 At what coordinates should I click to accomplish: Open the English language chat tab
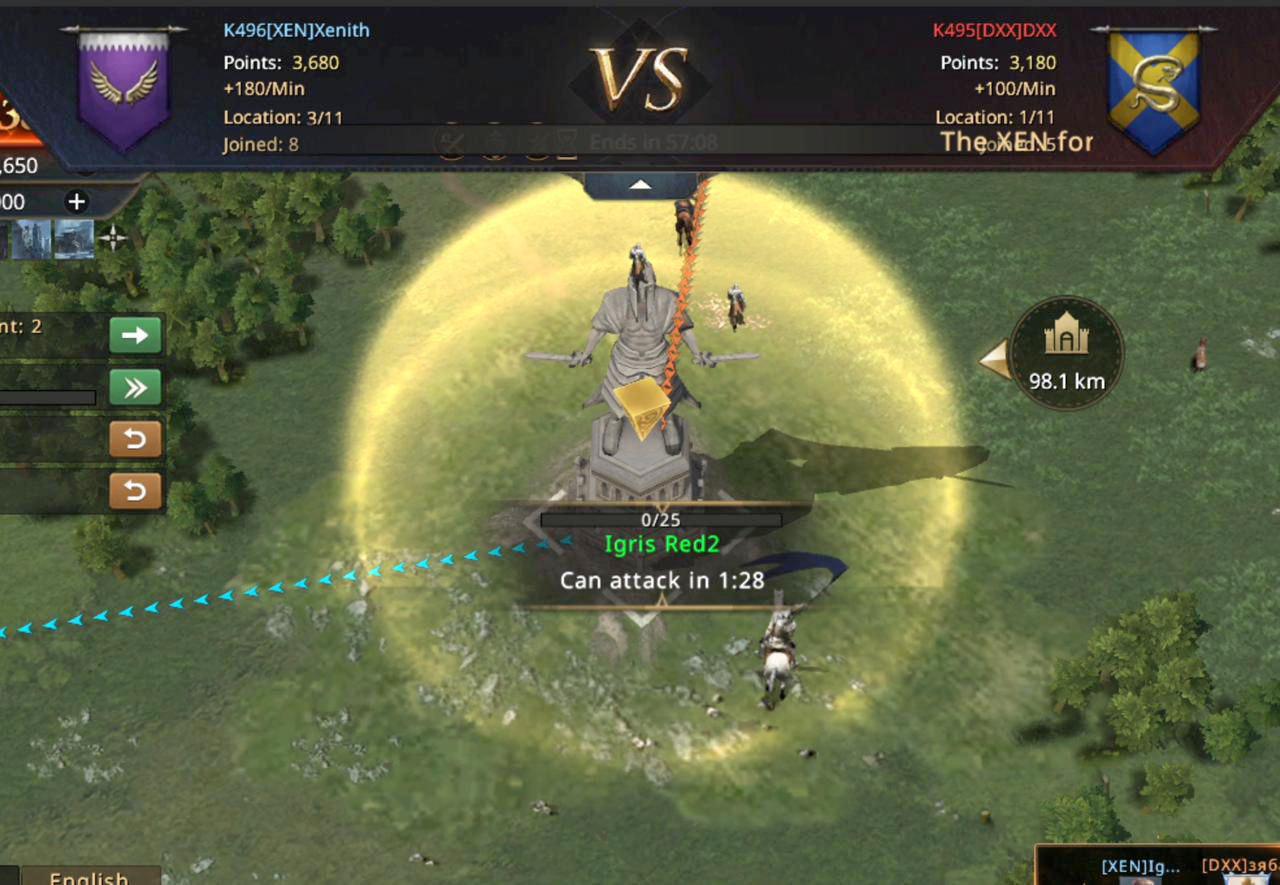[88, 877]
